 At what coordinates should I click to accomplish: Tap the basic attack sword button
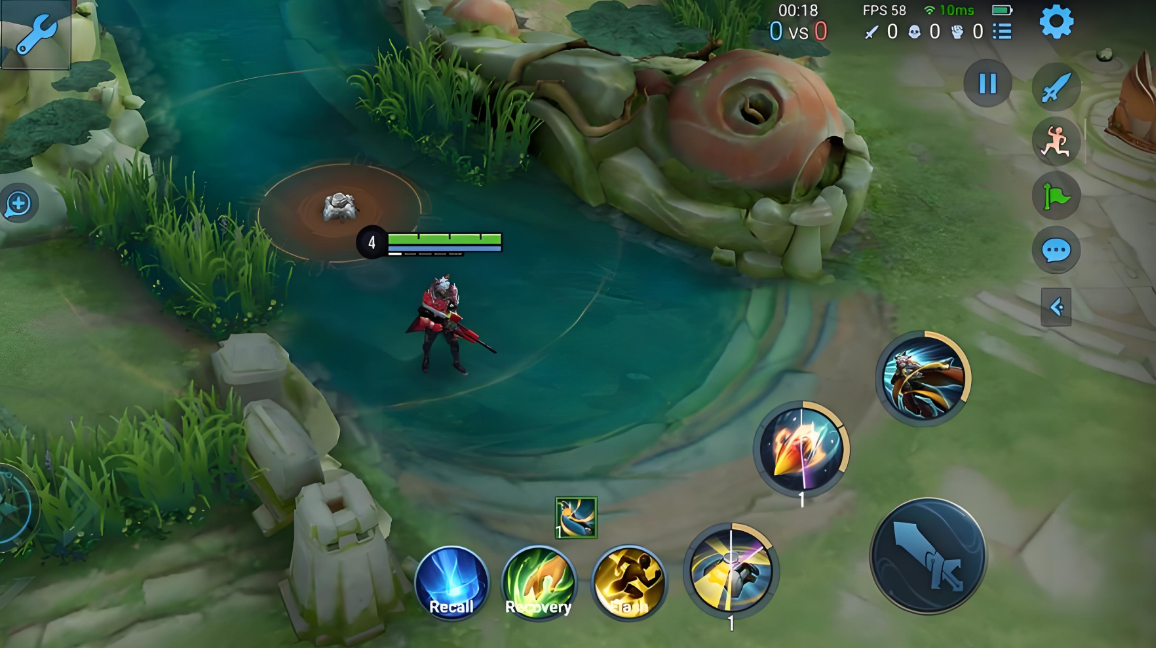[x=928, y=556]
